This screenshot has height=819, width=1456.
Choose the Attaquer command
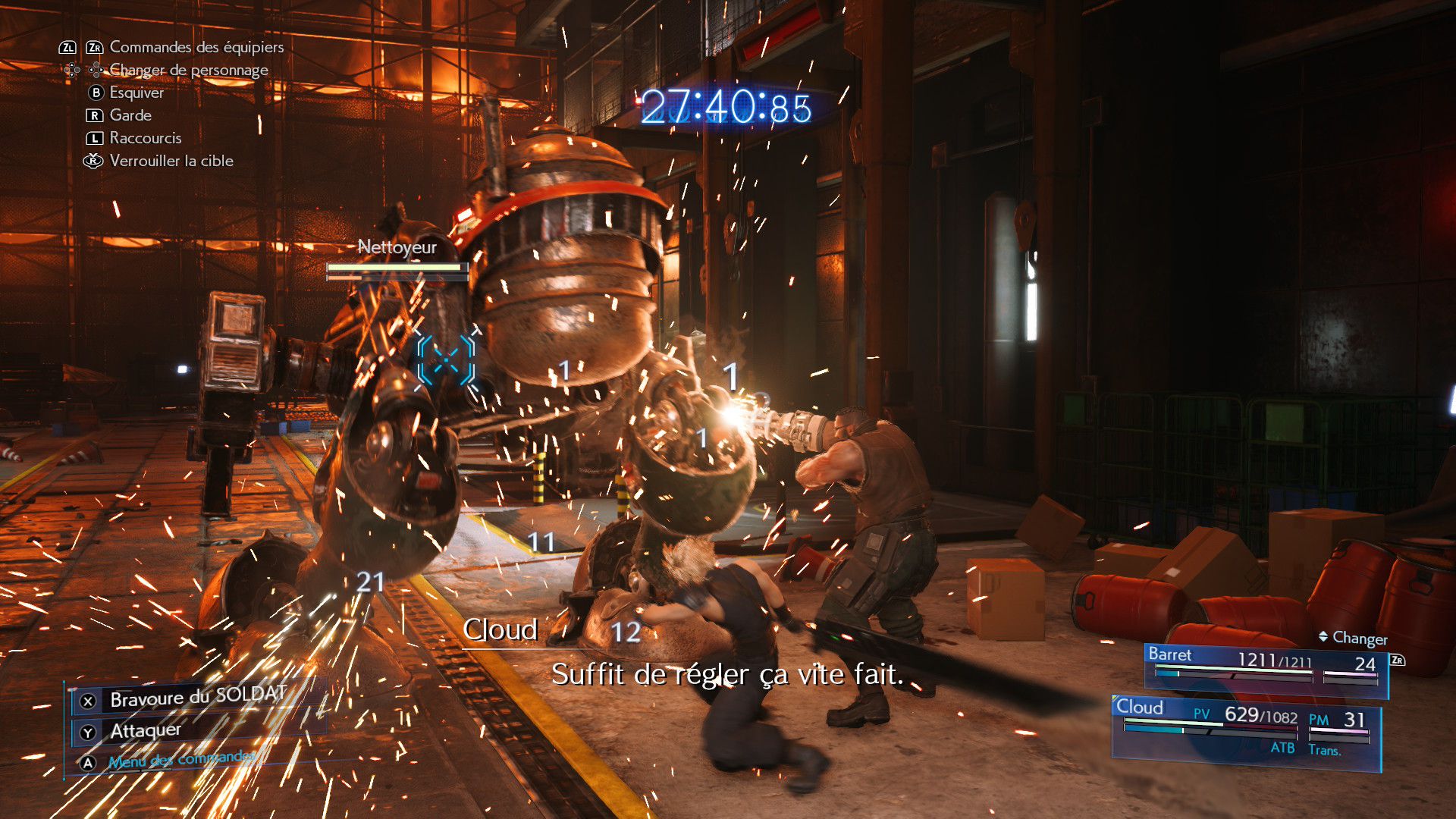[x=146, y=731]
